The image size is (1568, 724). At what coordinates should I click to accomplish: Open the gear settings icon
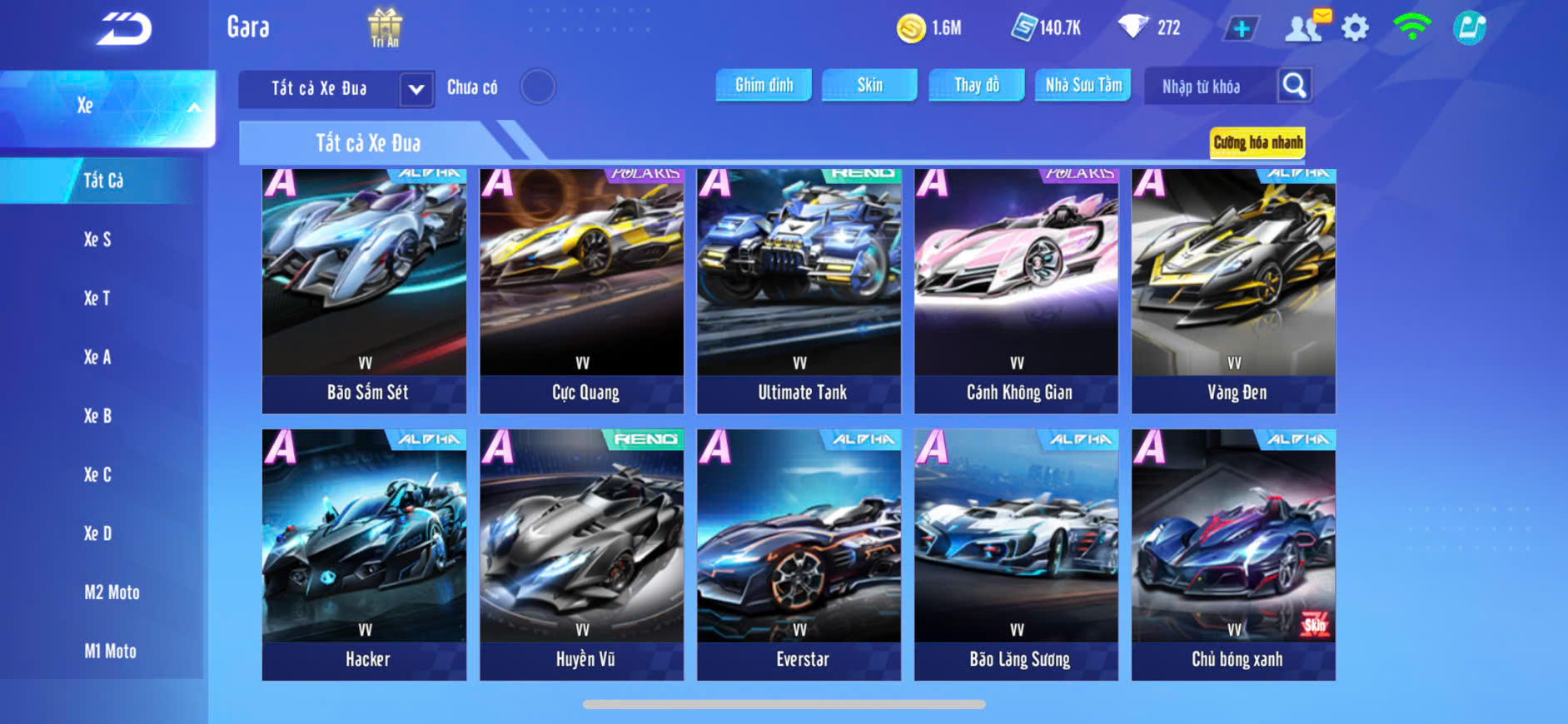pos(1355,28)
